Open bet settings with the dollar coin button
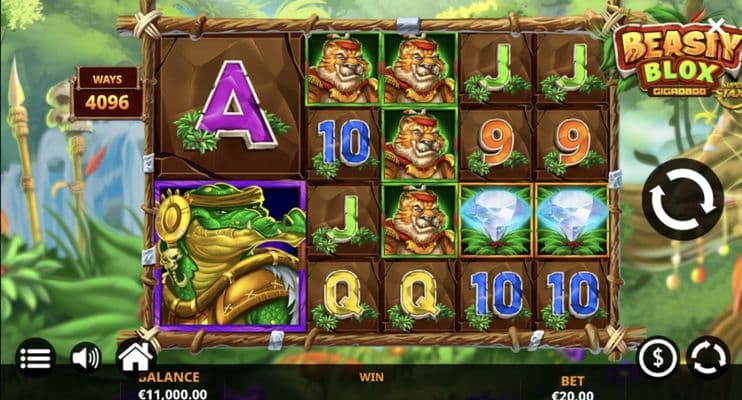Viewport: 742px width, 400px height. tap(658, 357)
